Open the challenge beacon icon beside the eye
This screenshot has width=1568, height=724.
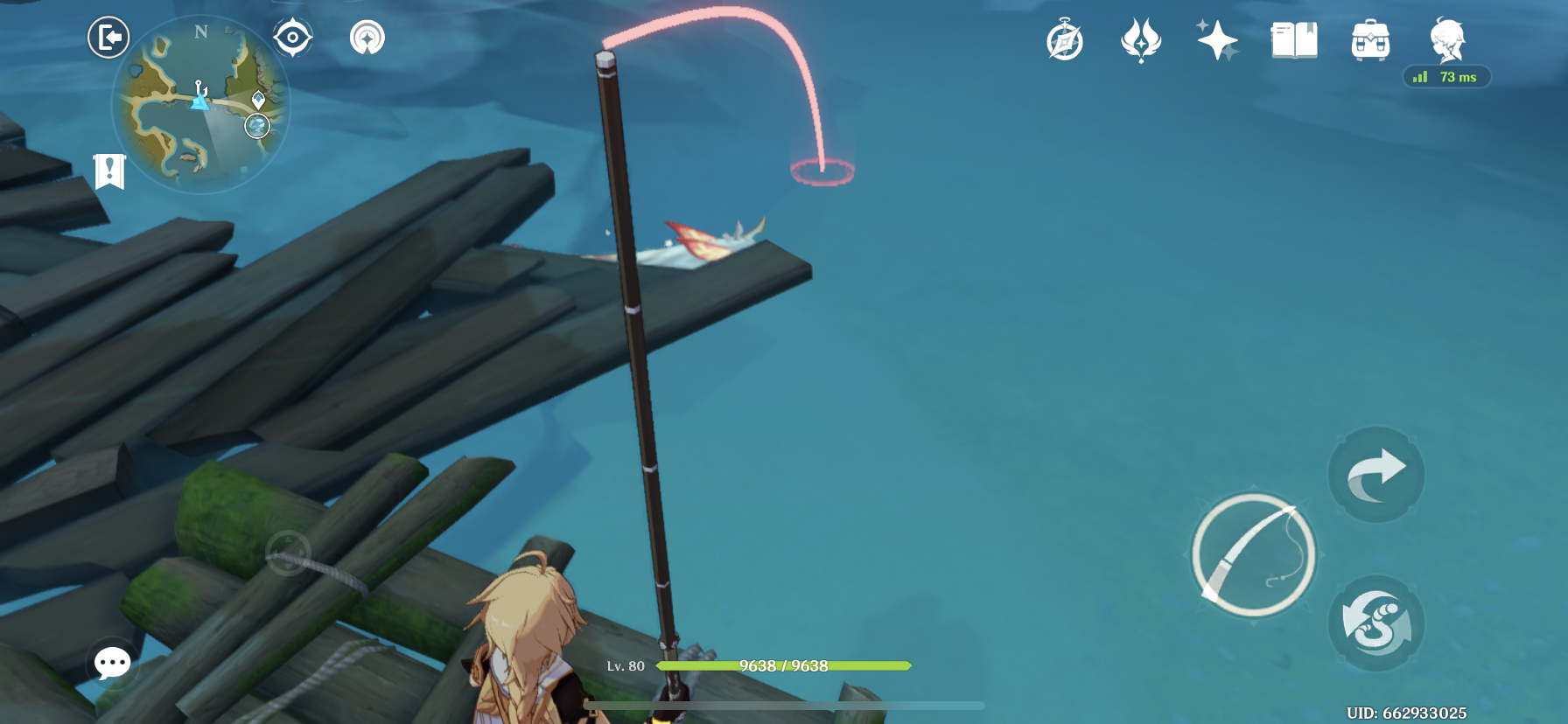pos(367,37)
